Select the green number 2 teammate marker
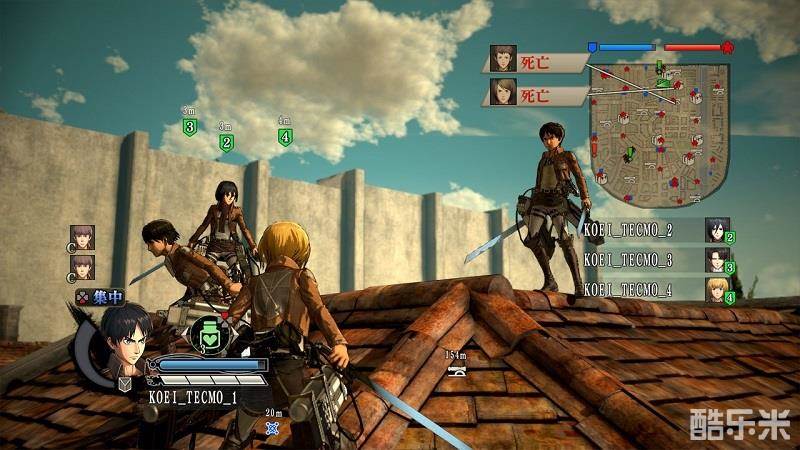 pos(226,142)
